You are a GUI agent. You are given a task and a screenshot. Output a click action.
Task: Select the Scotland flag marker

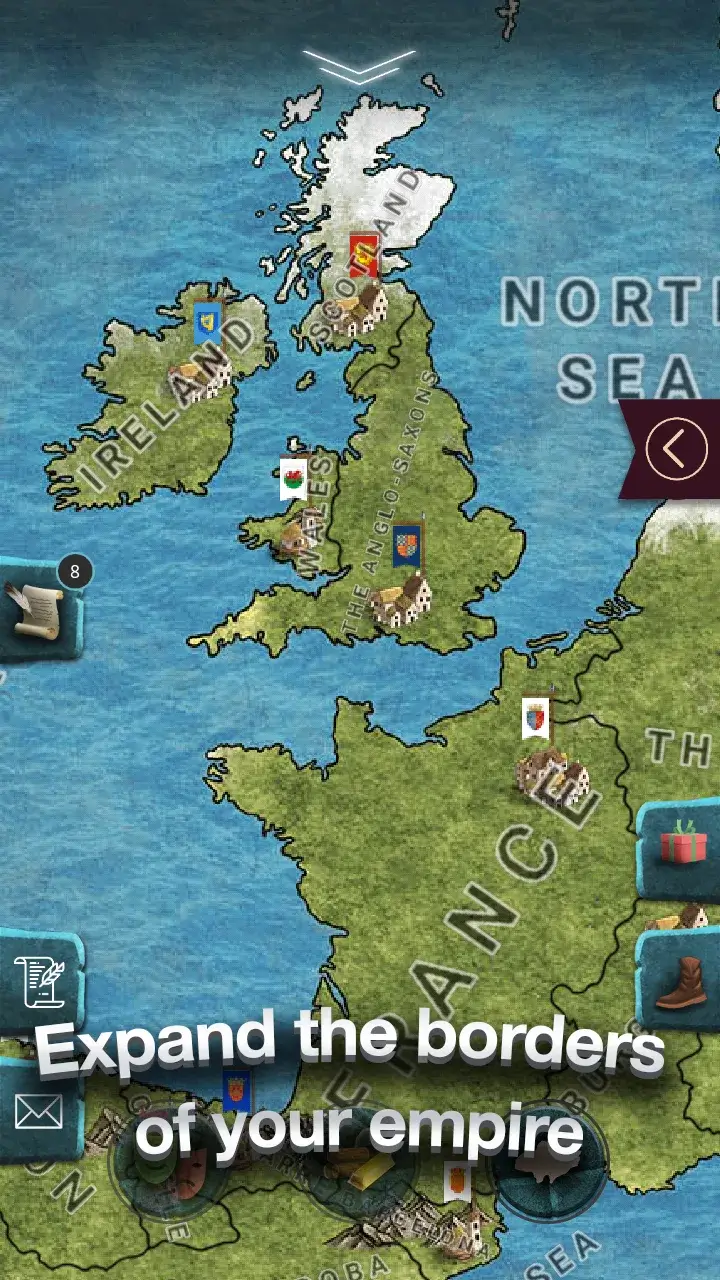pos(363,254)
